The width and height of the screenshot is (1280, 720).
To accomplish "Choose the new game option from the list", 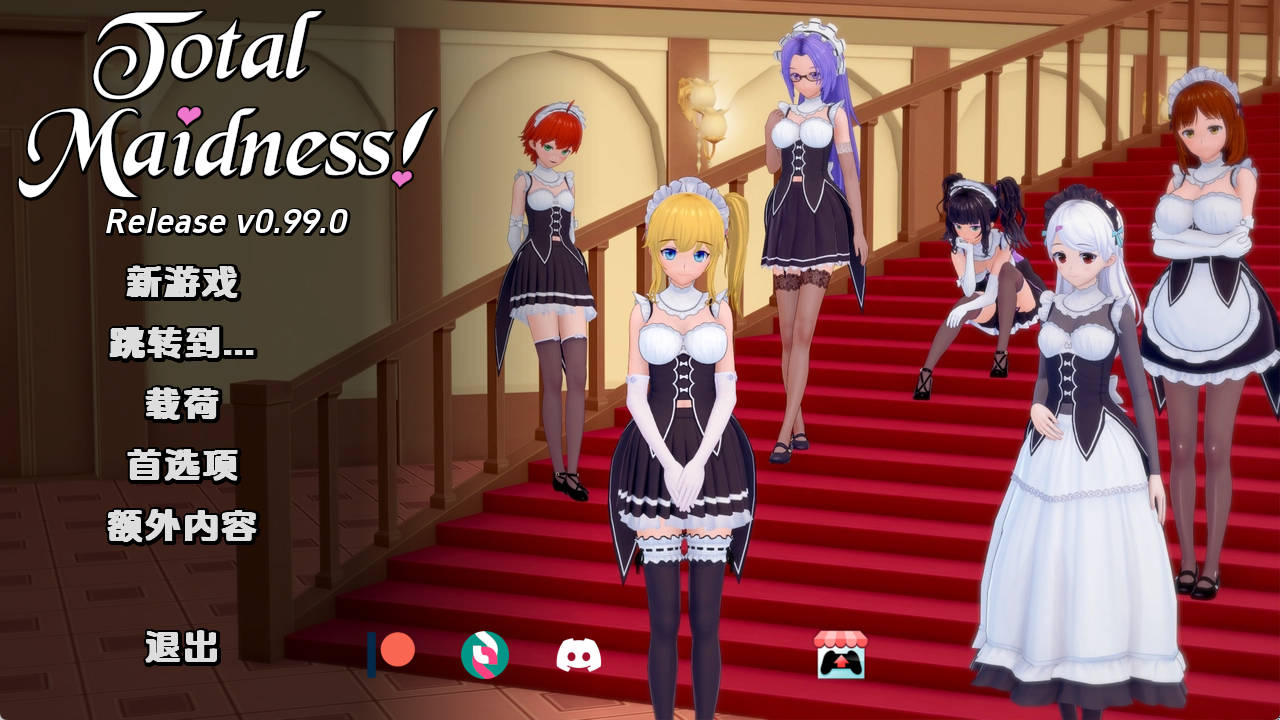I will [184, 280].
